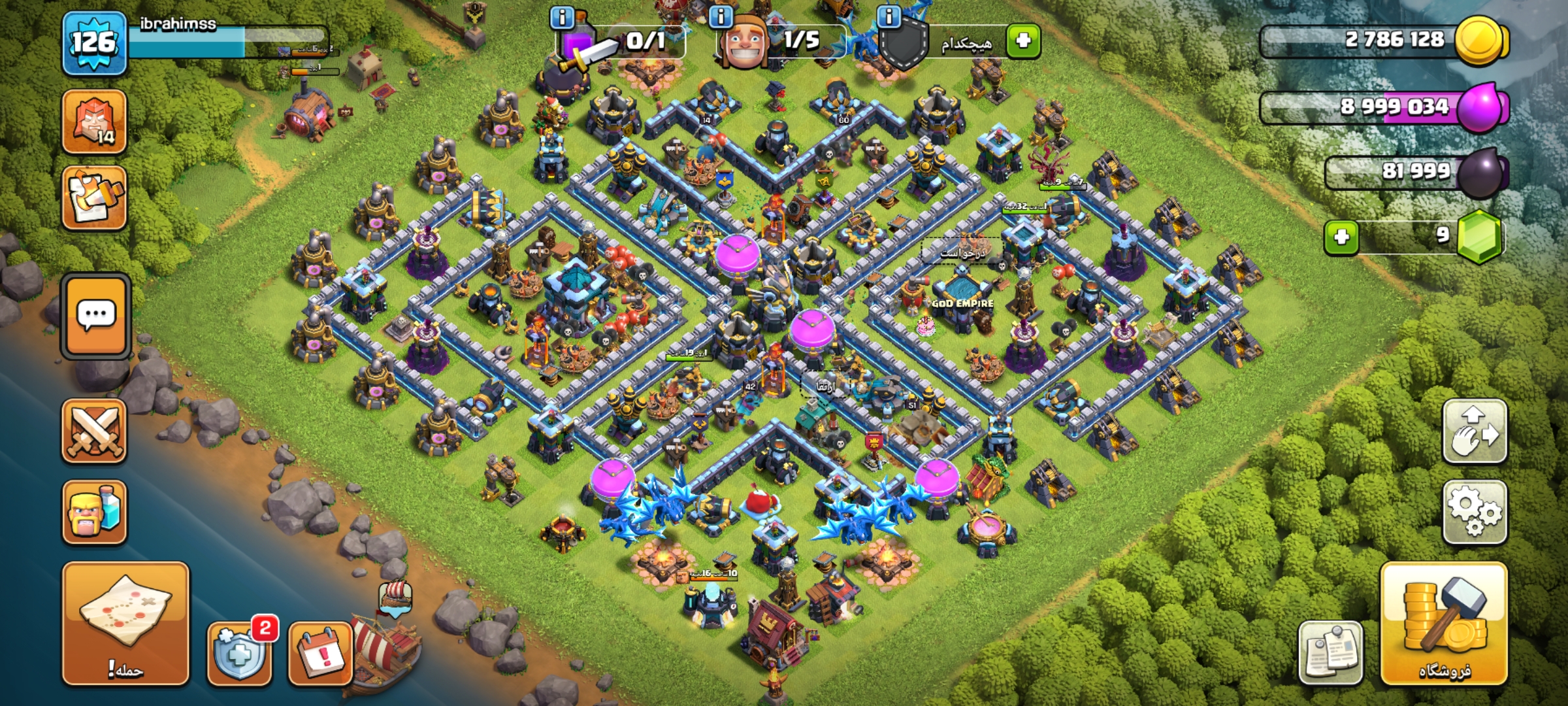Viewport: 1568px width, 706px height.
Task: Open the crossed swords clan war button
Action: (x=94, y=431)
